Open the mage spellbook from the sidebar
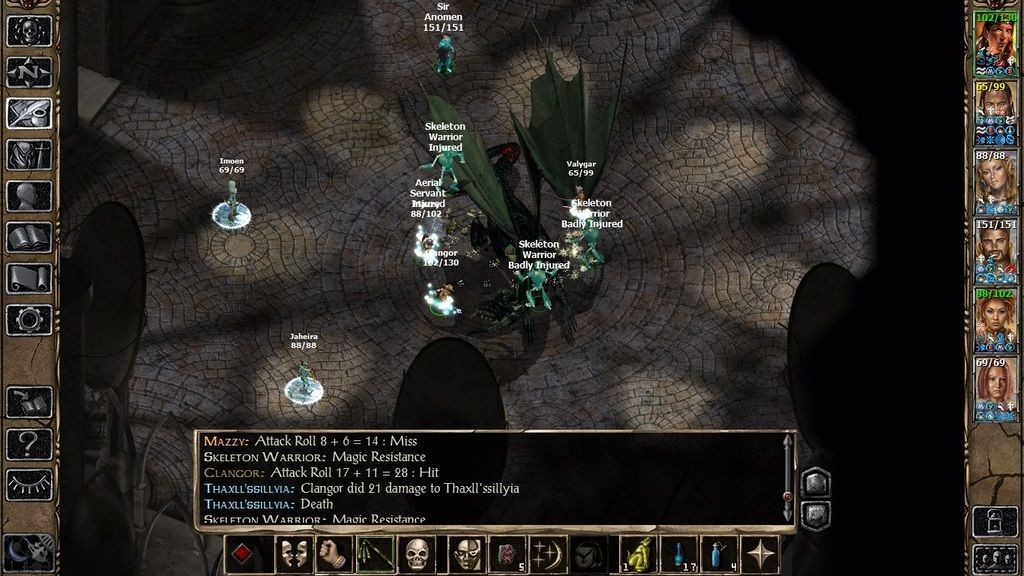This screenshot has height=576, width=1024. [29, 238]
